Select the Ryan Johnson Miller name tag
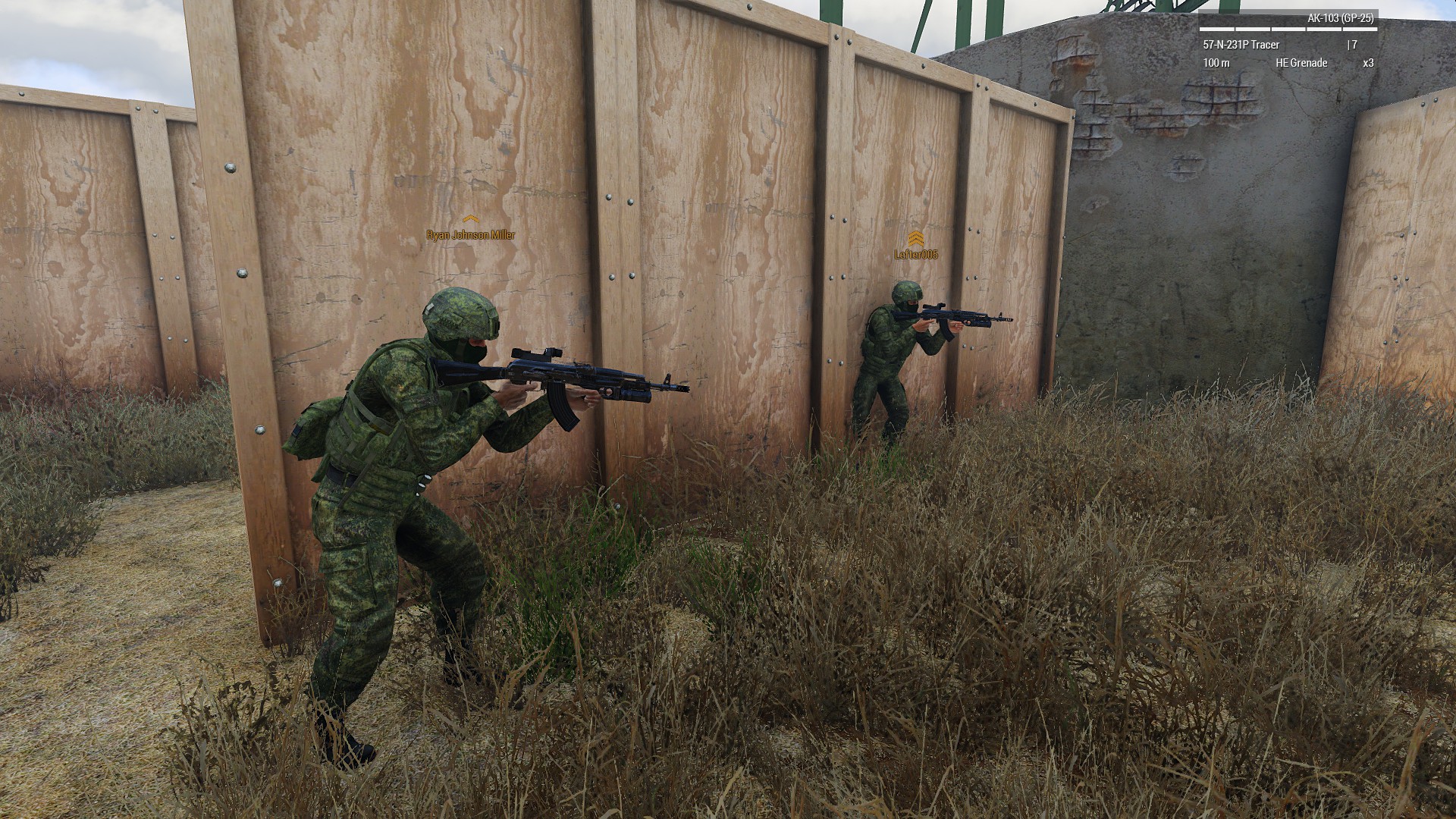Image resolution: width=1456 pixels, height=819 pixels. pos(470,235)
